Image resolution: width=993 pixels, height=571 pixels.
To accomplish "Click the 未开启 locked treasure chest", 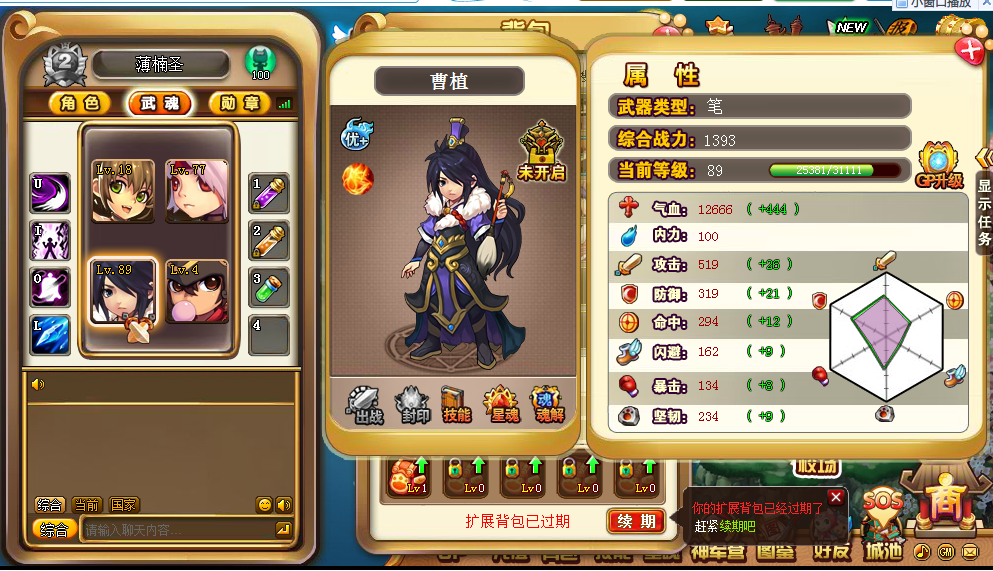I will pos(542,151).
